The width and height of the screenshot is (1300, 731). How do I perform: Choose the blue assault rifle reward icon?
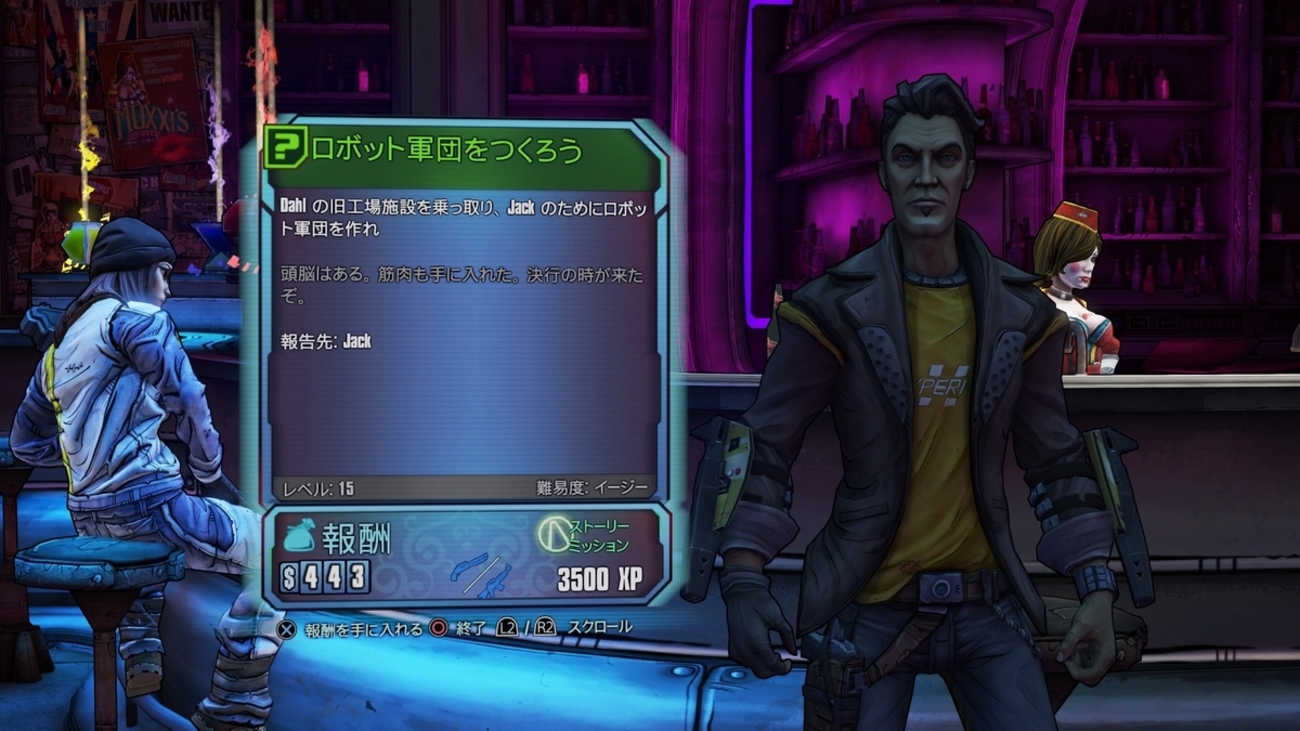point(494,582)
